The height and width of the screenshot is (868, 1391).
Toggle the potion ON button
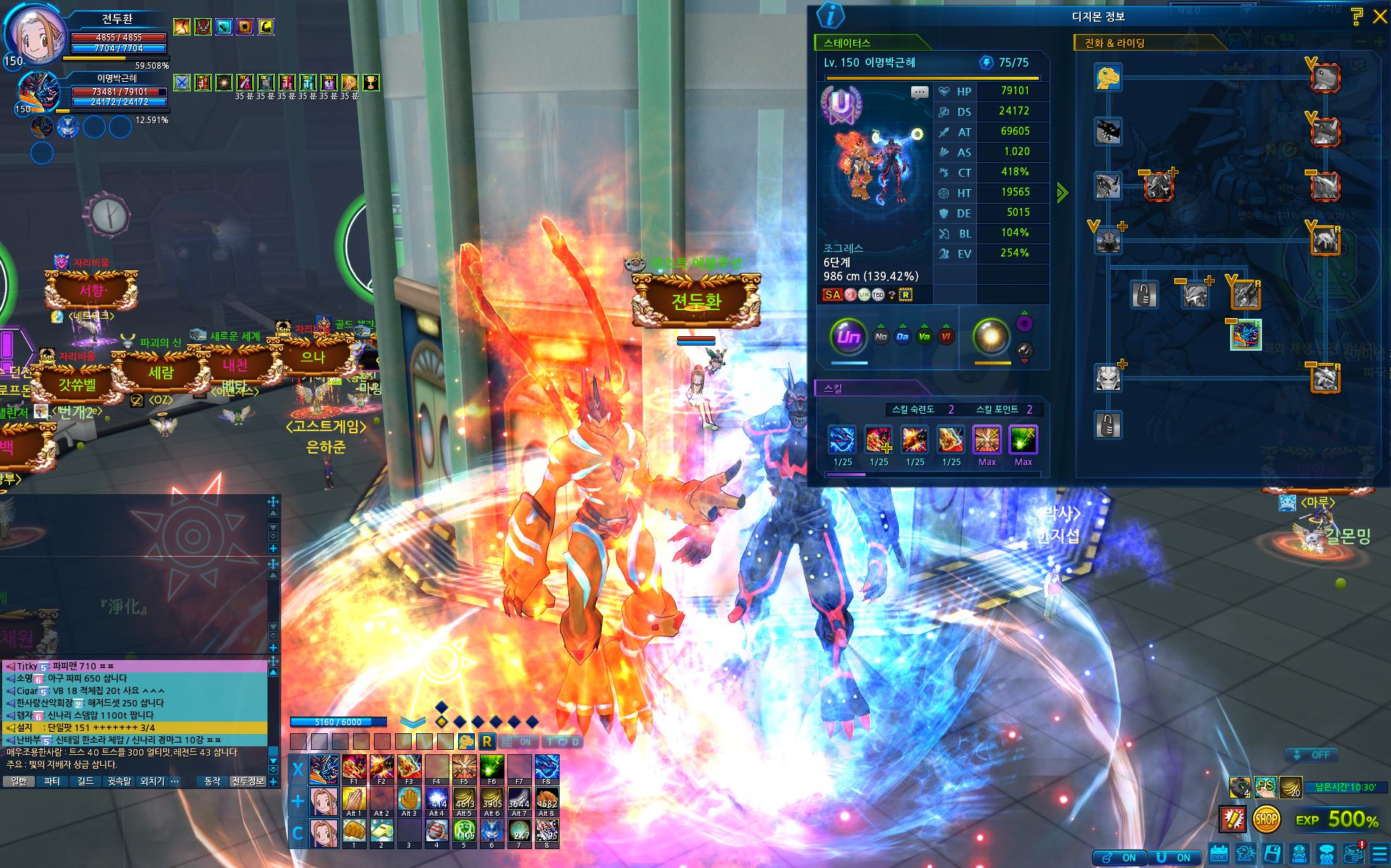click(x=1119, y=857)
